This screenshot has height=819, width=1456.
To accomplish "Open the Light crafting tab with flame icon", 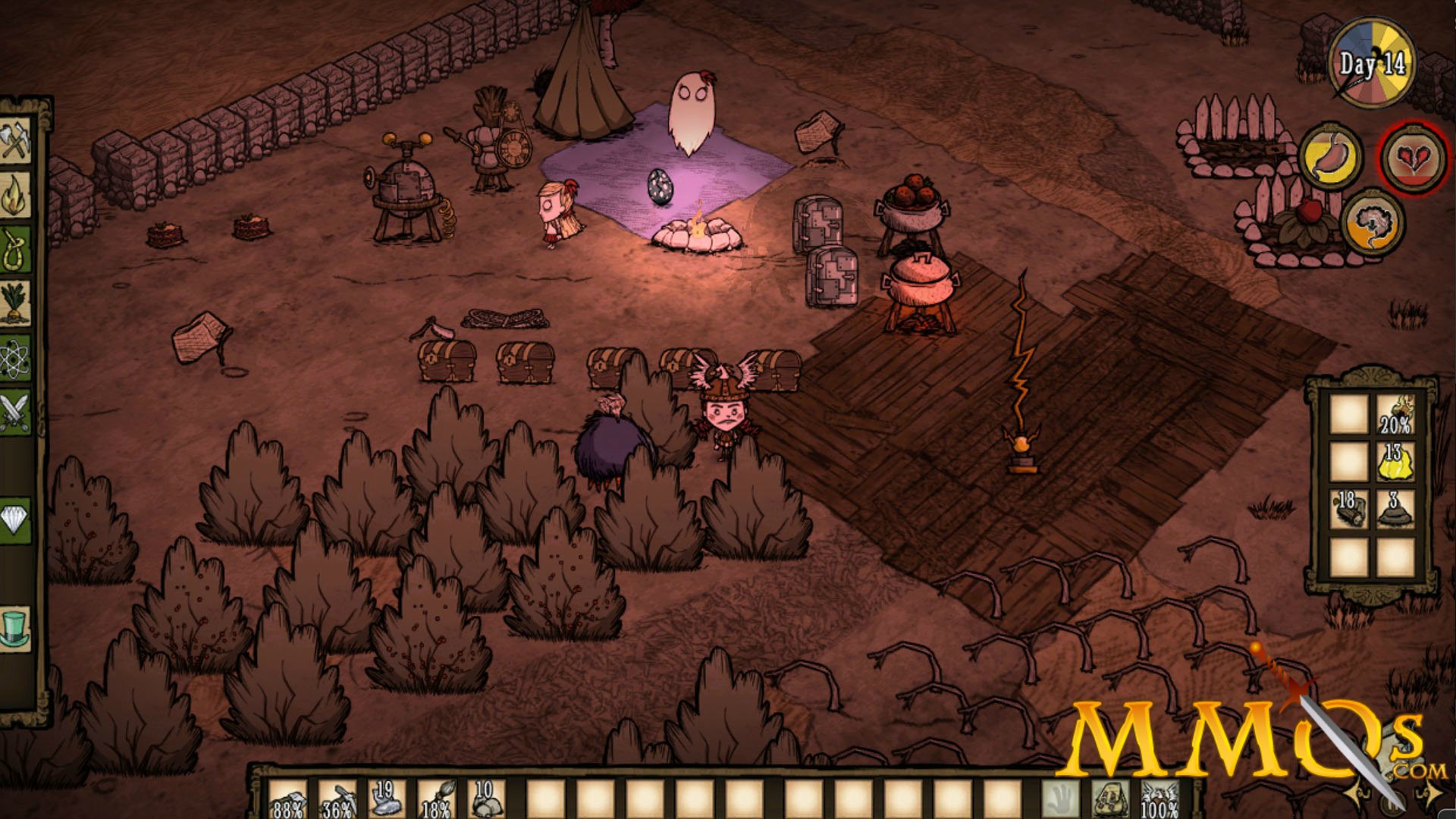I will 15,196.
